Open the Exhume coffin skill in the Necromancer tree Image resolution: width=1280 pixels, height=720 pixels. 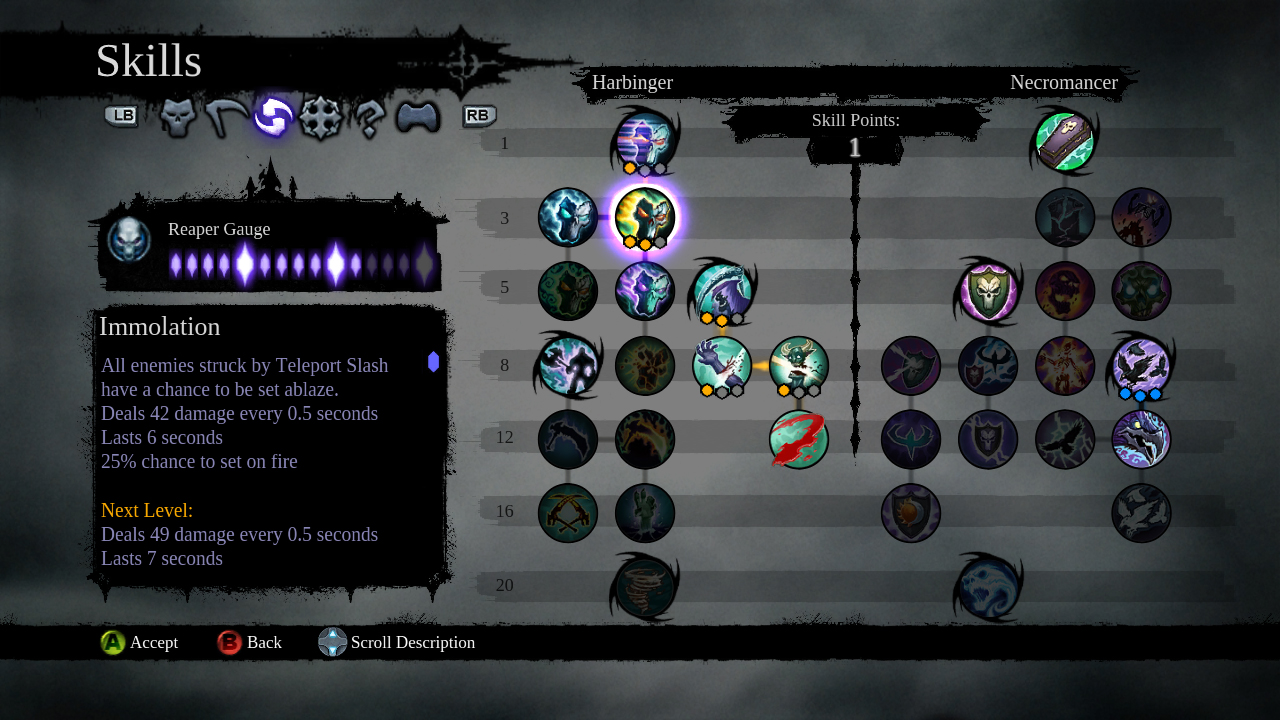tap(1063, 141)
